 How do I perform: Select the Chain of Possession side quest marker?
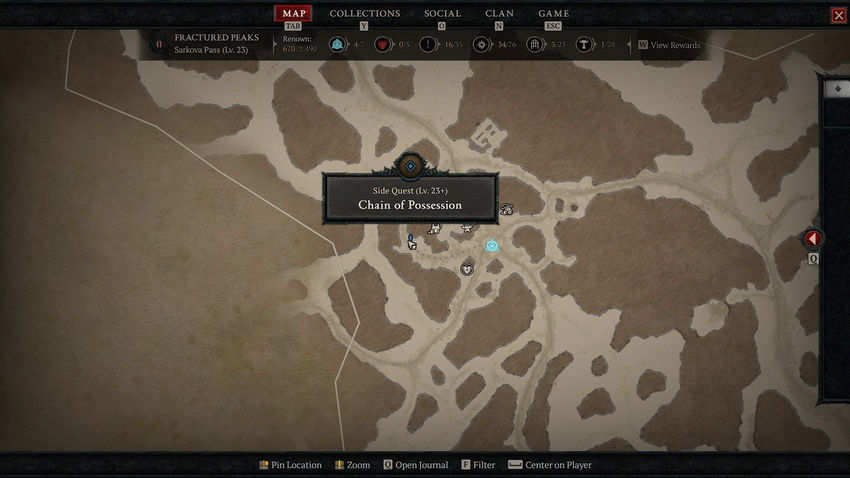coord(410,166)
